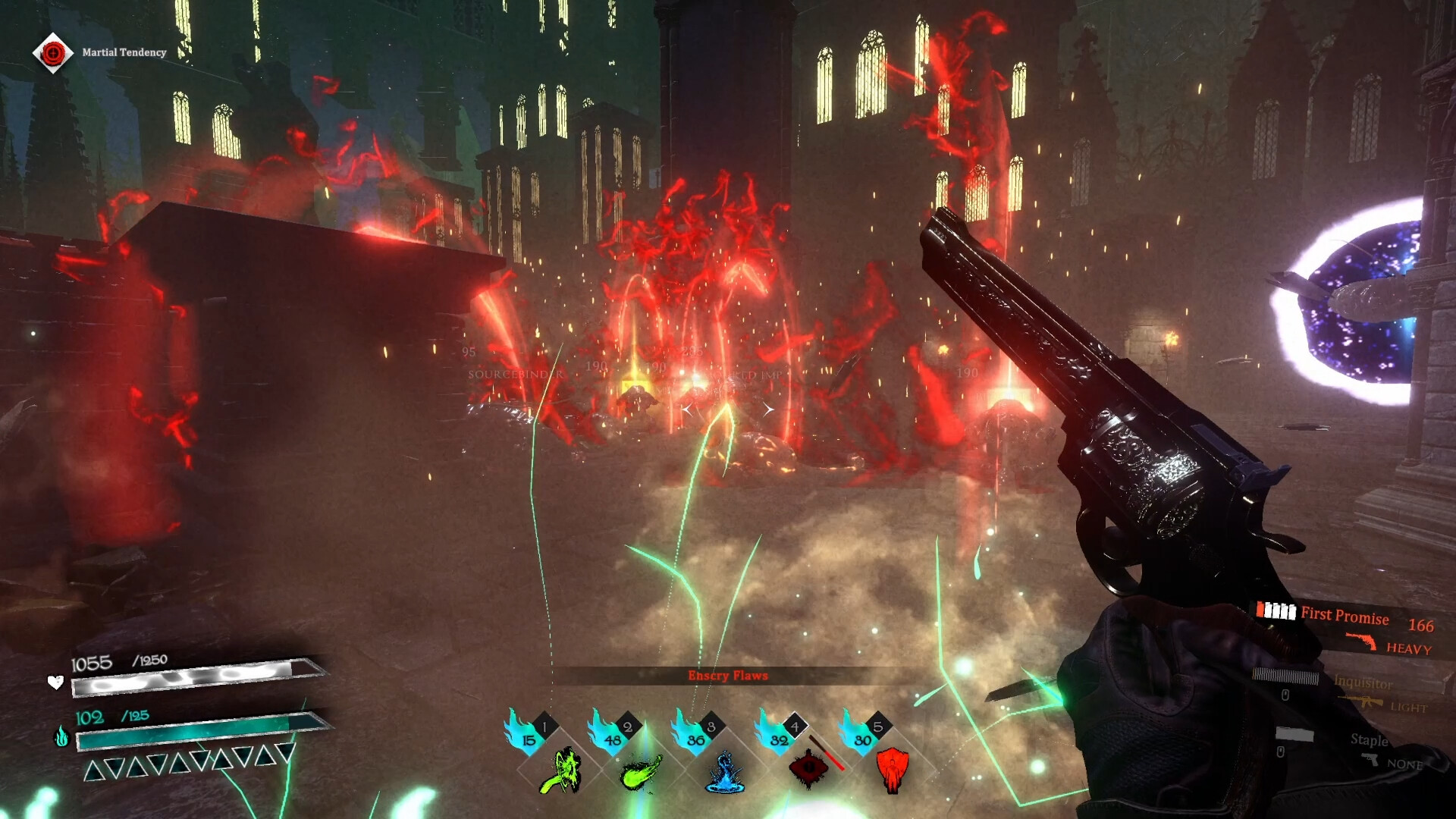1456x819 pixels.
Task: Select the First Promise heavy revolver
Action: click(1345, 616)
